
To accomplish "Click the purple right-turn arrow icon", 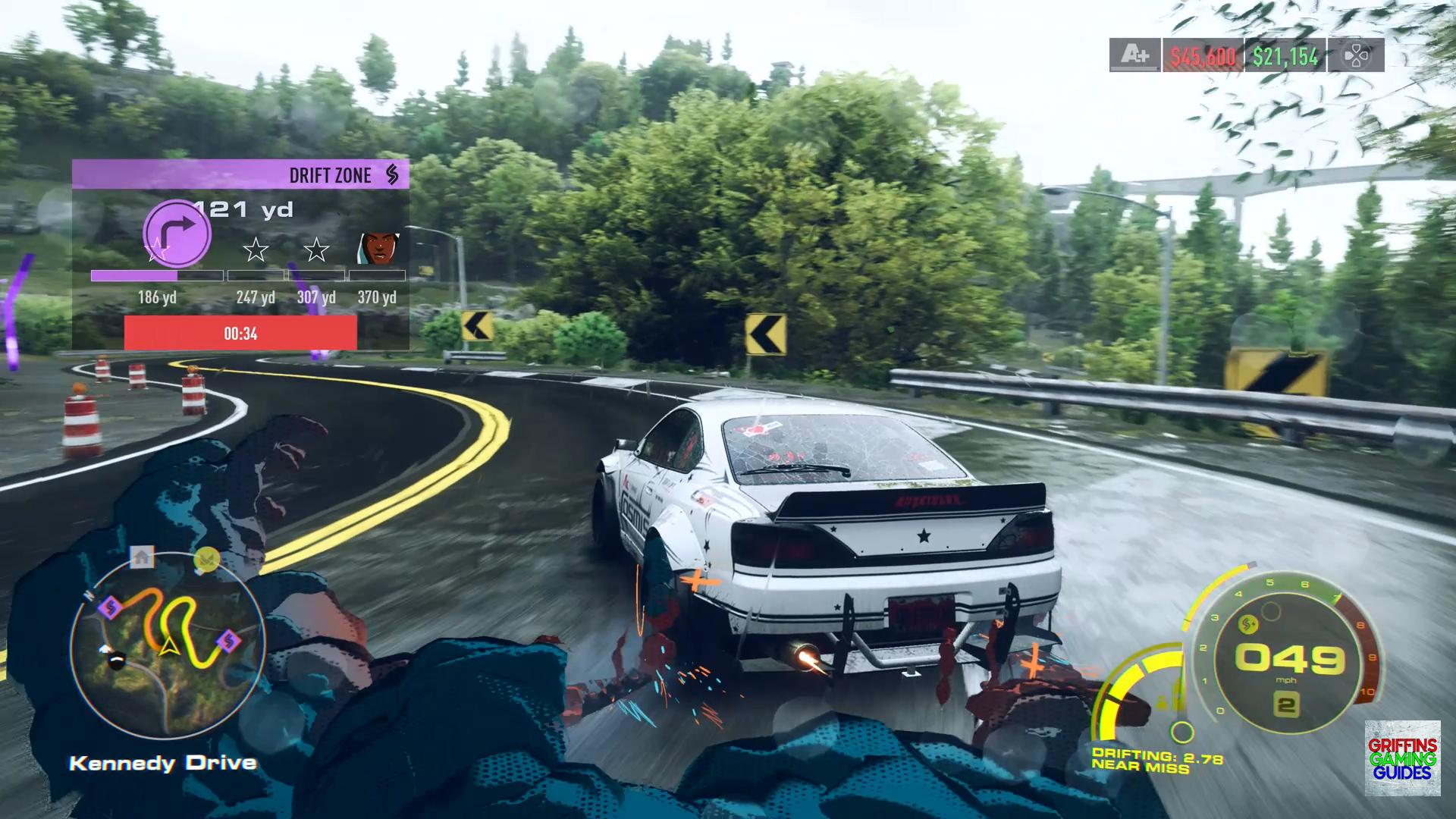I will [x=177, y=233].
